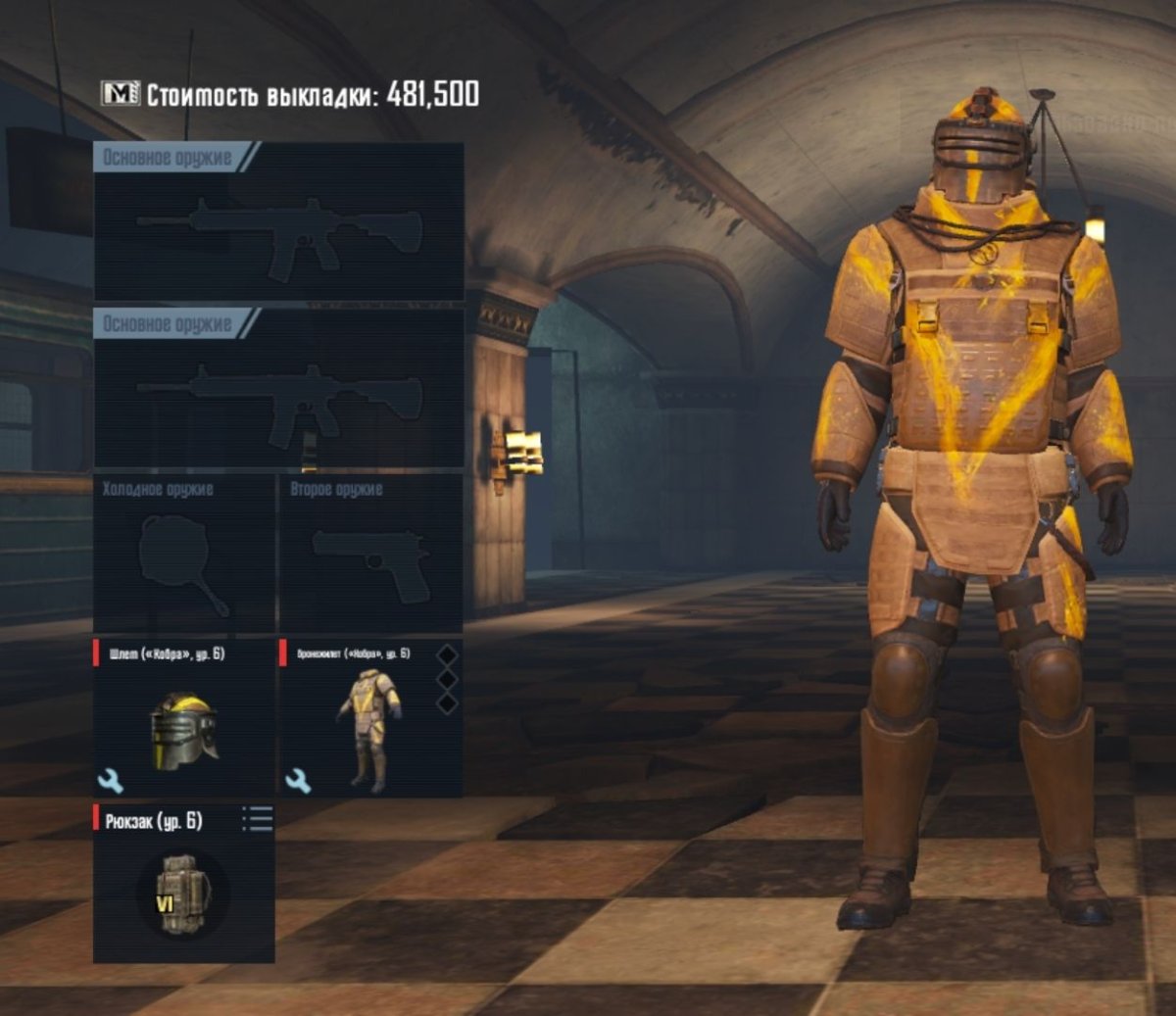Select the Cobra level 6 body armor slot
Image resolution: width=1176 pixels, height=1016 pixels.
coord(369,725)
